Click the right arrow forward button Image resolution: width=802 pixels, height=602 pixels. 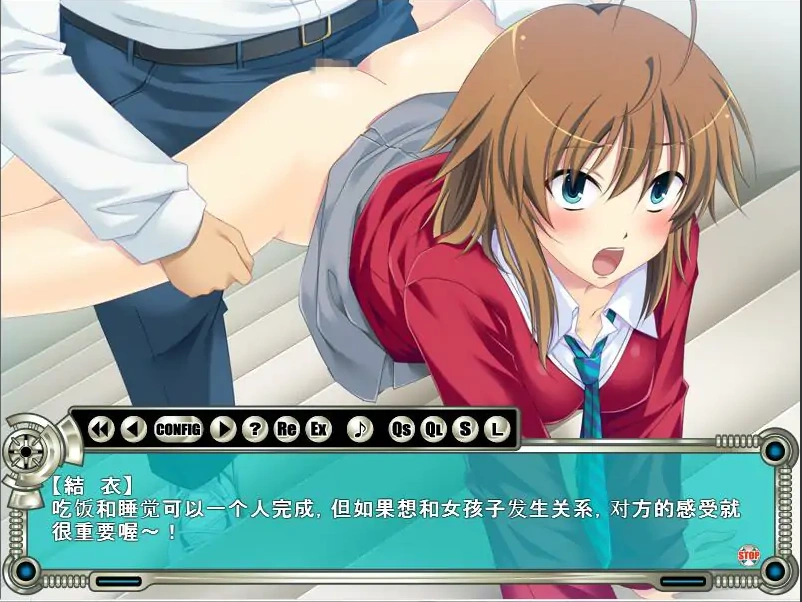[223, 430]
